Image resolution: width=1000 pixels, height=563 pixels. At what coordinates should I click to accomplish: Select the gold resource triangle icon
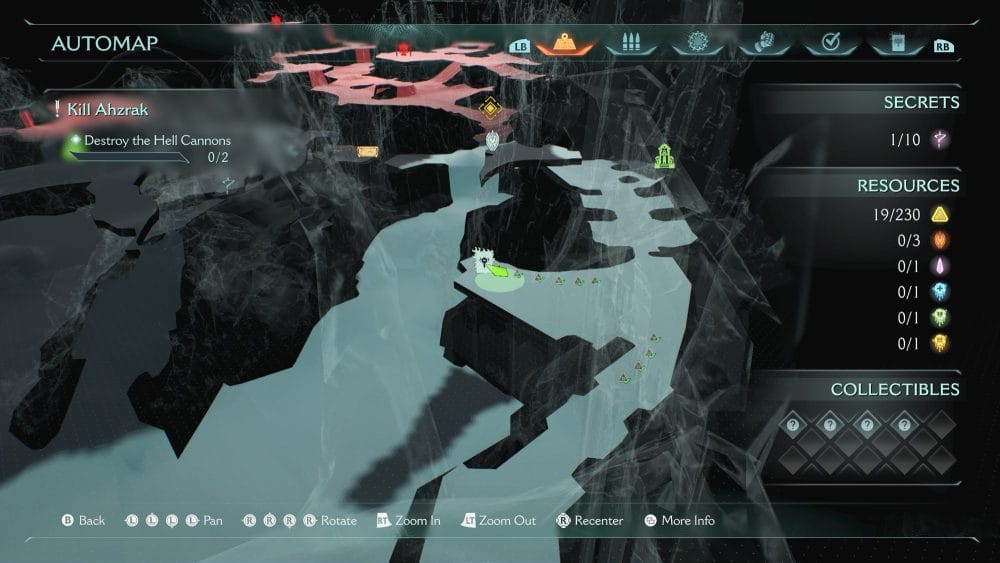coord(940,214)
